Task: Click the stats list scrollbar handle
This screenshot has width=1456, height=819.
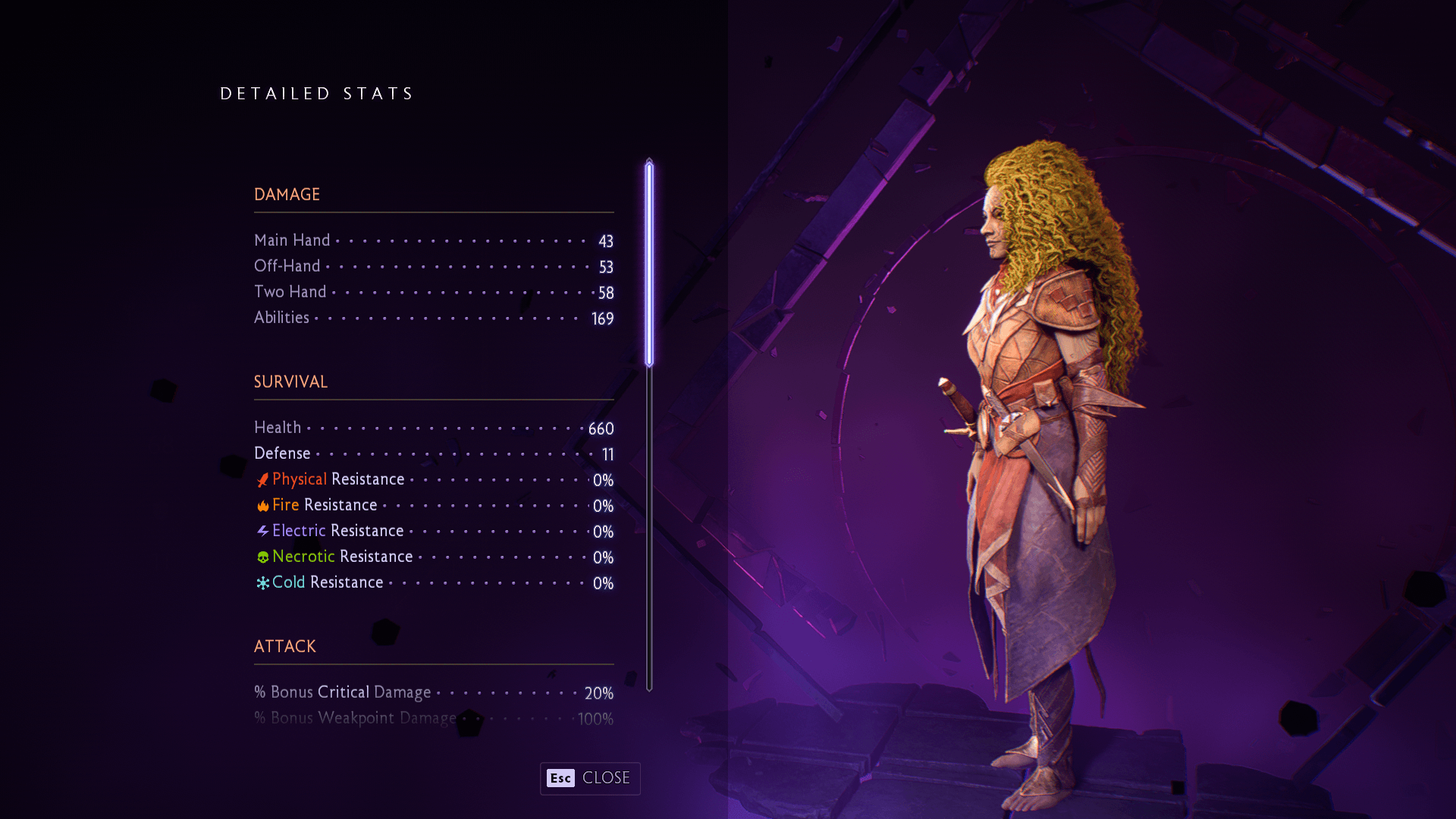Action: coord(649,263)
